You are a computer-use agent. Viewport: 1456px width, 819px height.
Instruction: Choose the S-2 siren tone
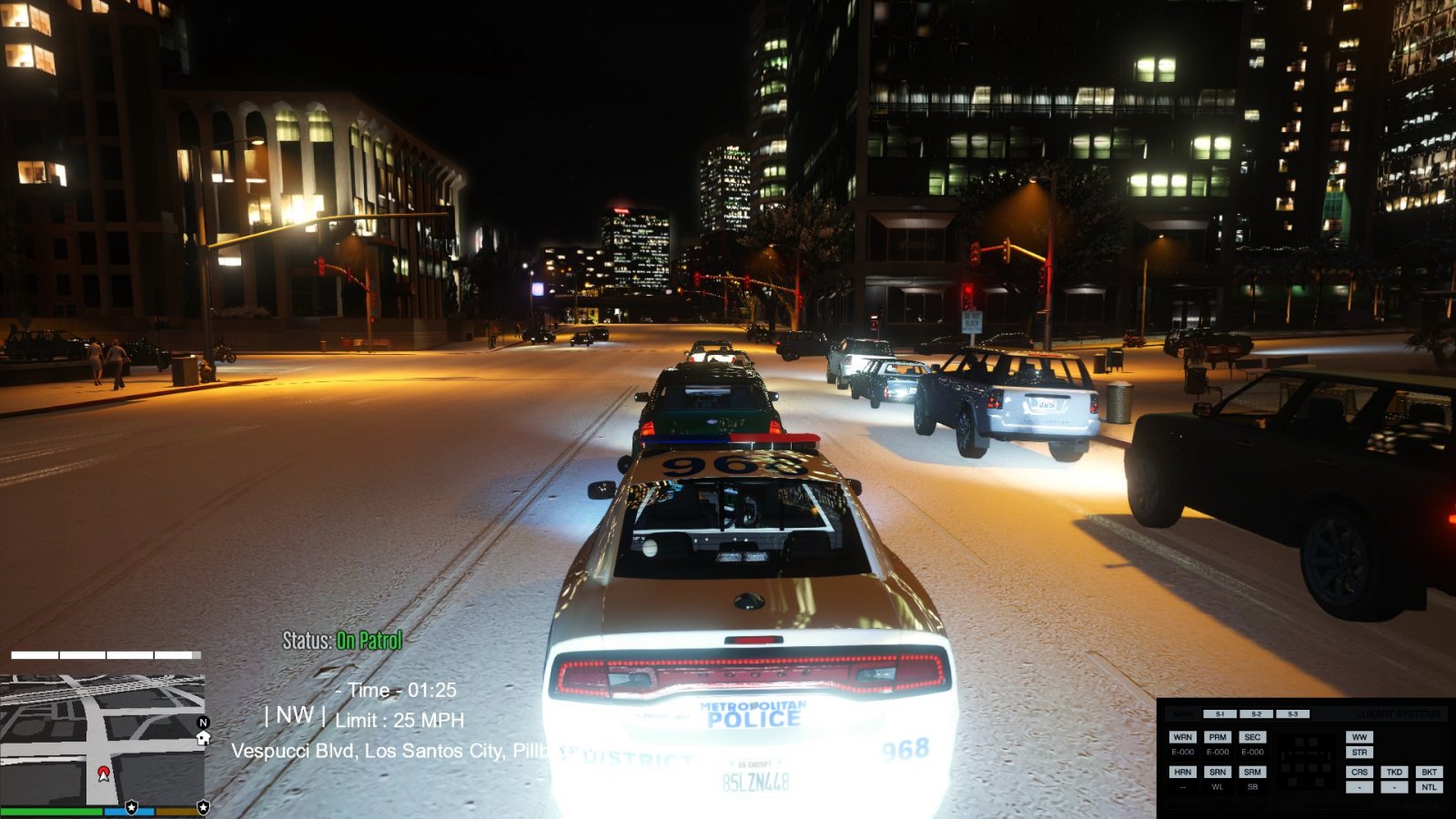[x=1256, y=714]
